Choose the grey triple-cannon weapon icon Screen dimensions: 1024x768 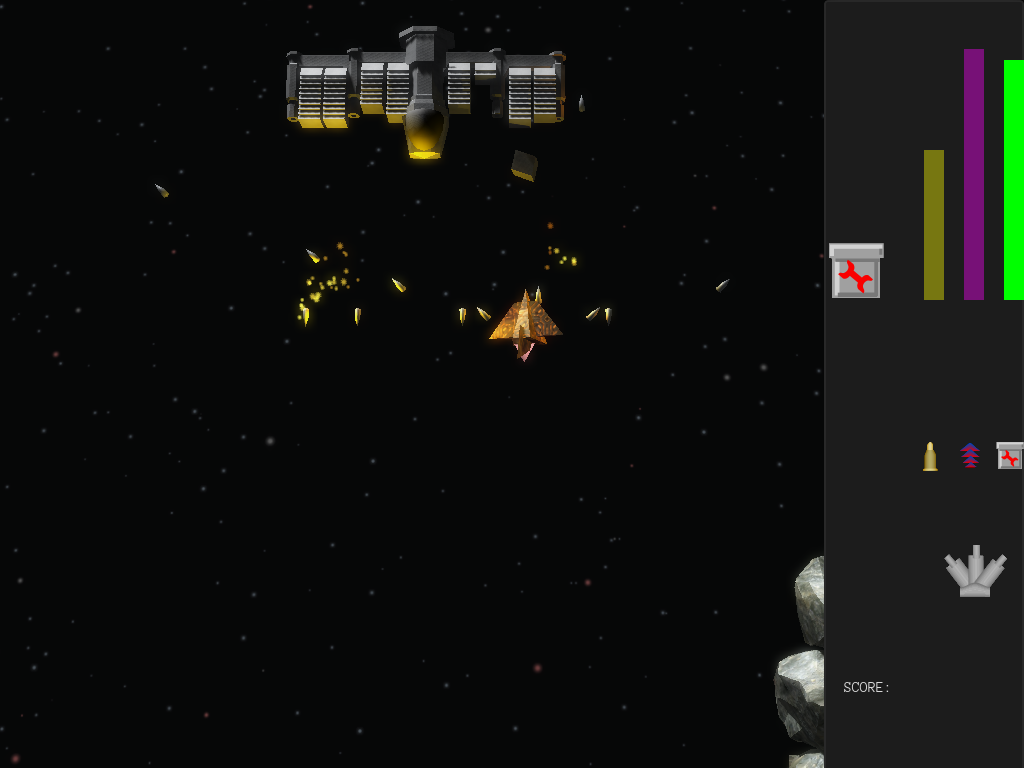click(975, 572)
